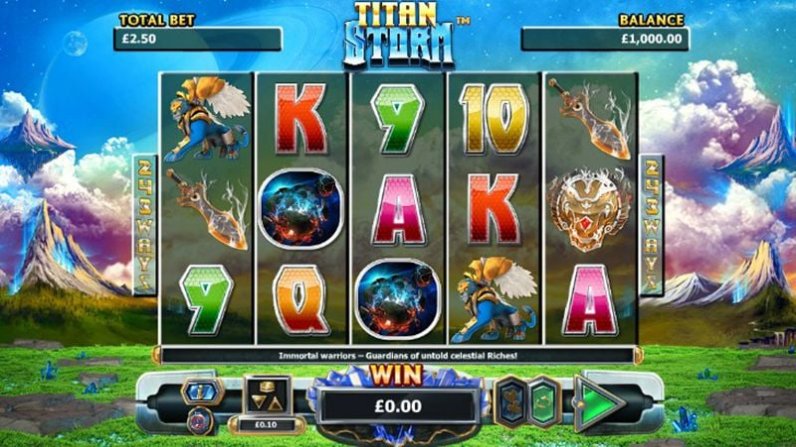Open the coin bet adjustment panel
Viewport: 796px width, 447px height.
pyautogui.click(x=267, y=397)
